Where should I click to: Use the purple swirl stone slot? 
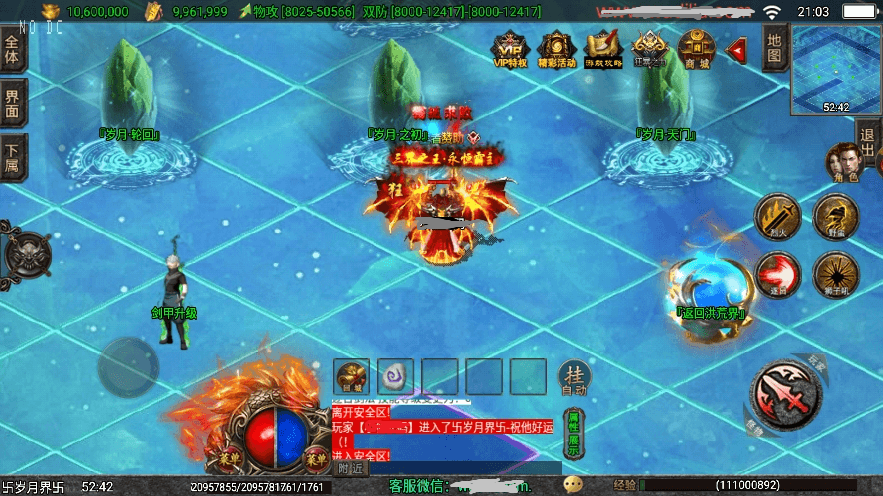pyautogui.click(x=396, y=376)
